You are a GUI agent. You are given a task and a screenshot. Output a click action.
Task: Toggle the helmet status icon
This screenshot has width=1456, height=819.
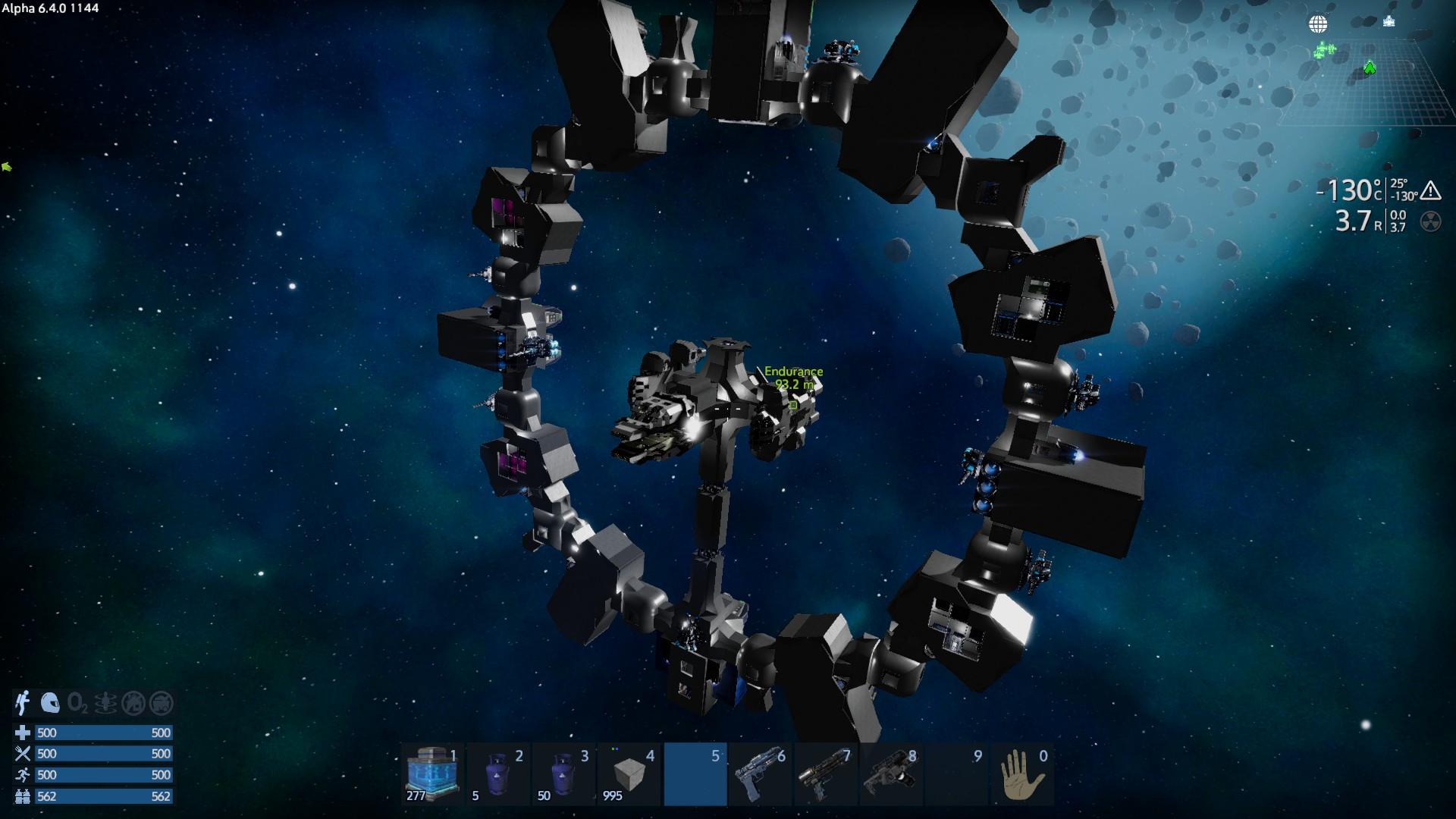tap(50, 703)
